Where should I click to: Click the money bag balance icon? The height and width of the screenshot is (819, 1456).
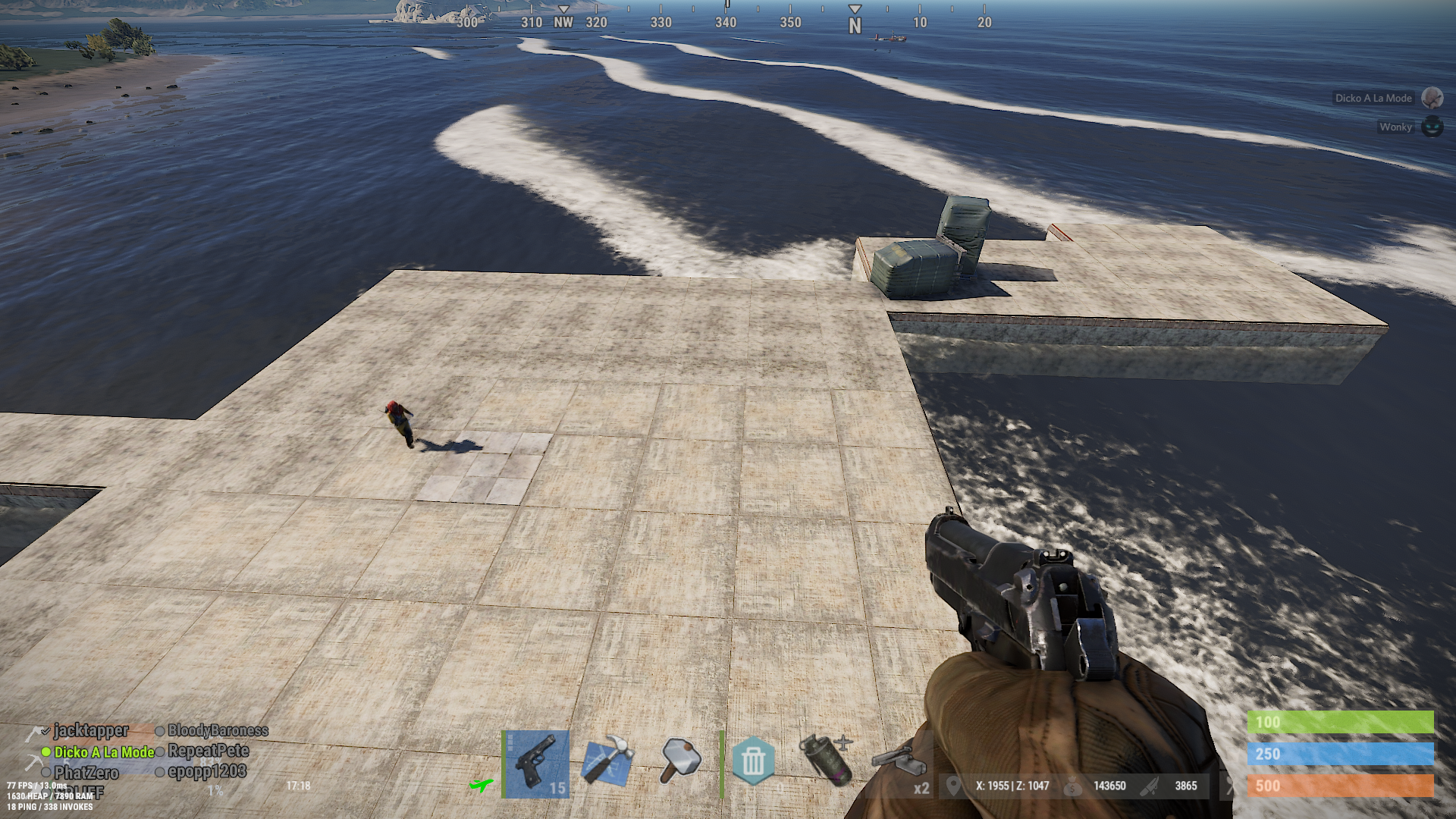(1072, 786)
